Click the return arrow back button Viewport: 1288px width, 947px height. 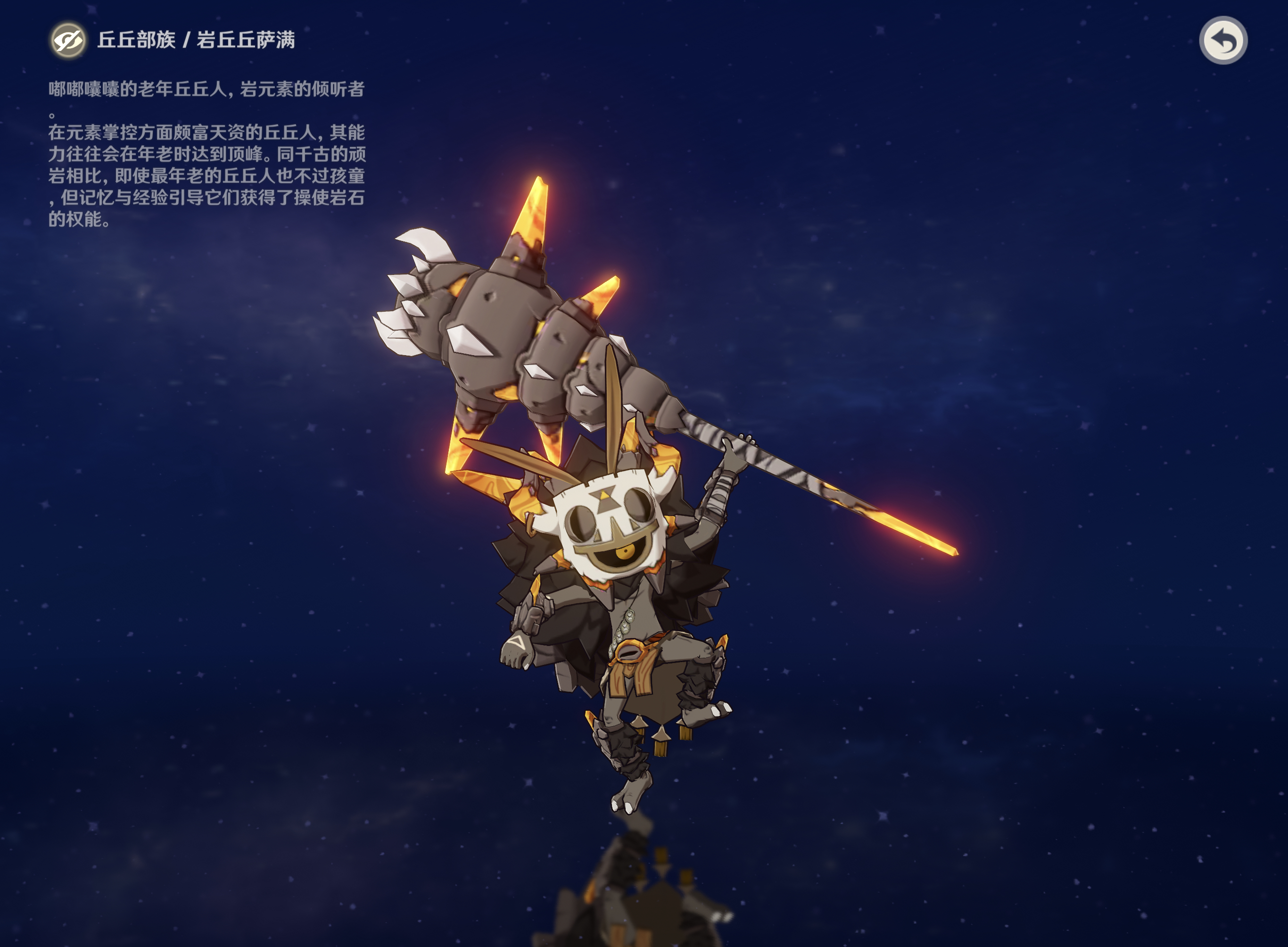[x=1222, y=40]
